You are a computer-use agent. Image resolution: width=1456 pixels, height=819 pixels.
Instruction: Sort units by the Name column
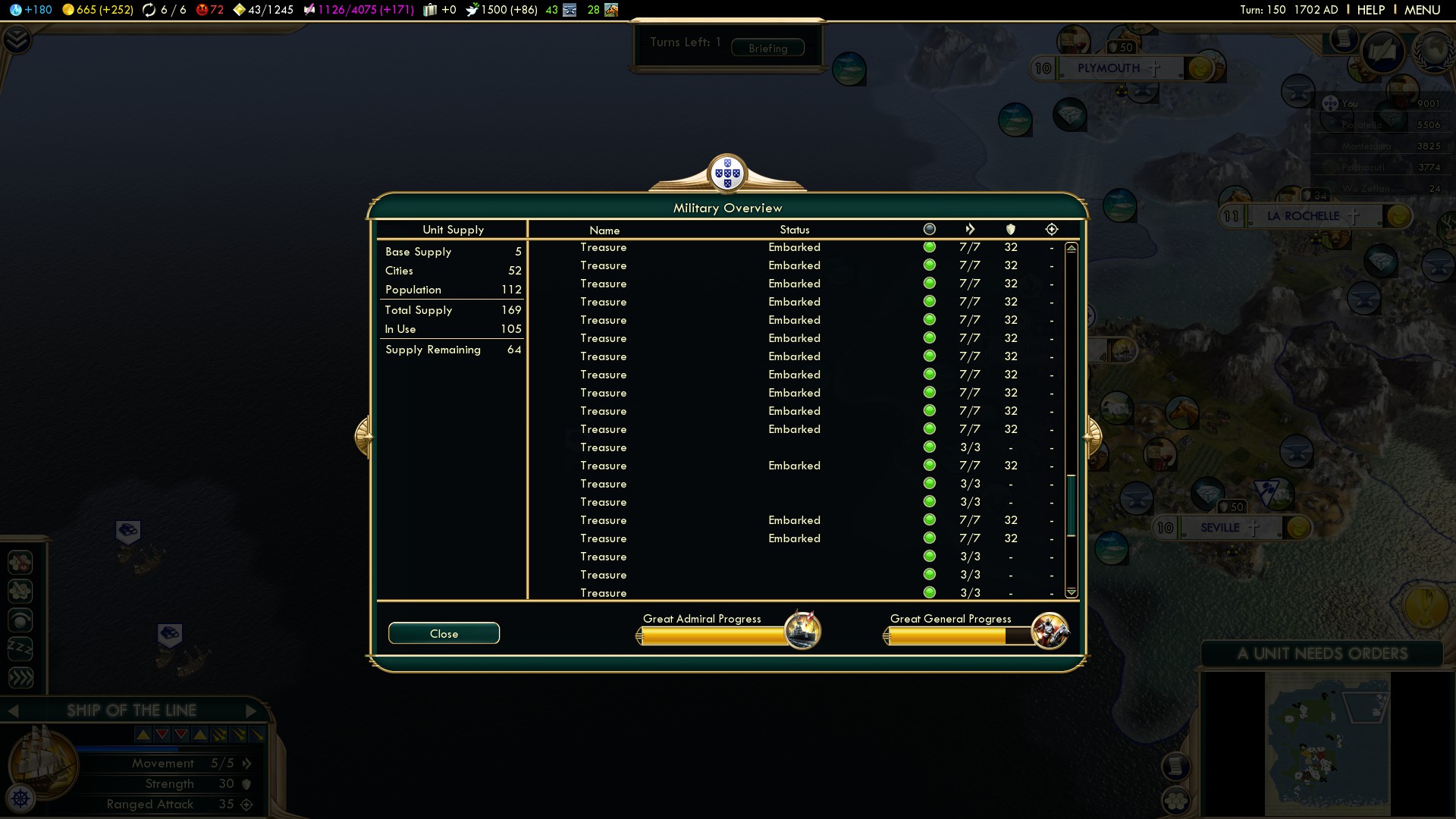click(604, 230)
